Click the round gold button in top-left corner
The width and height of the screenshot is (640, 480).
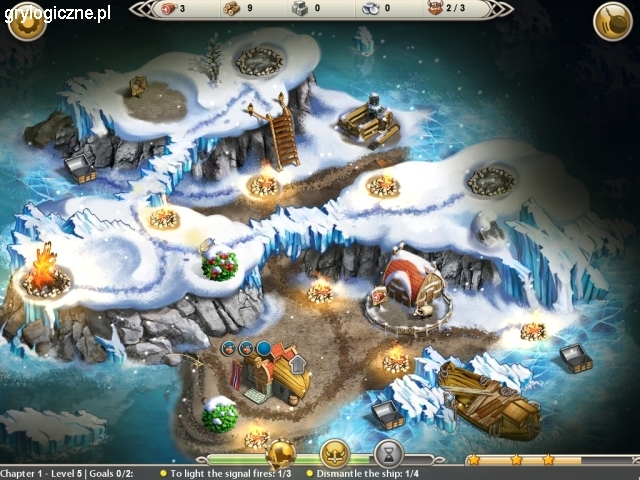(x=27, y=22)
